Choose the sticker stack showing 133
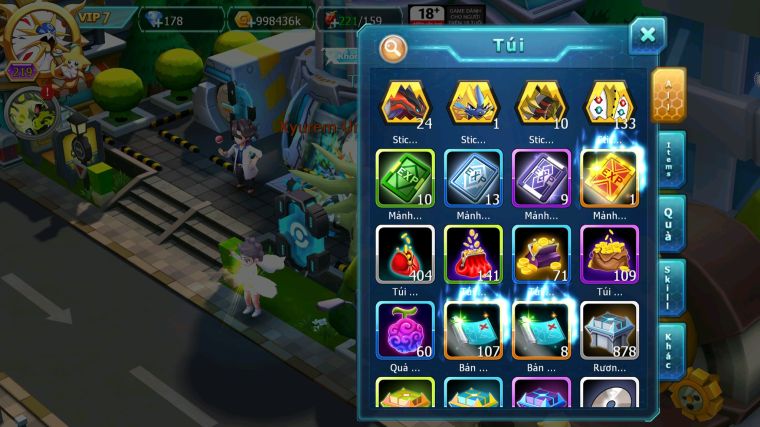This screenshot has height=427, width=760. tap(609, 104)
